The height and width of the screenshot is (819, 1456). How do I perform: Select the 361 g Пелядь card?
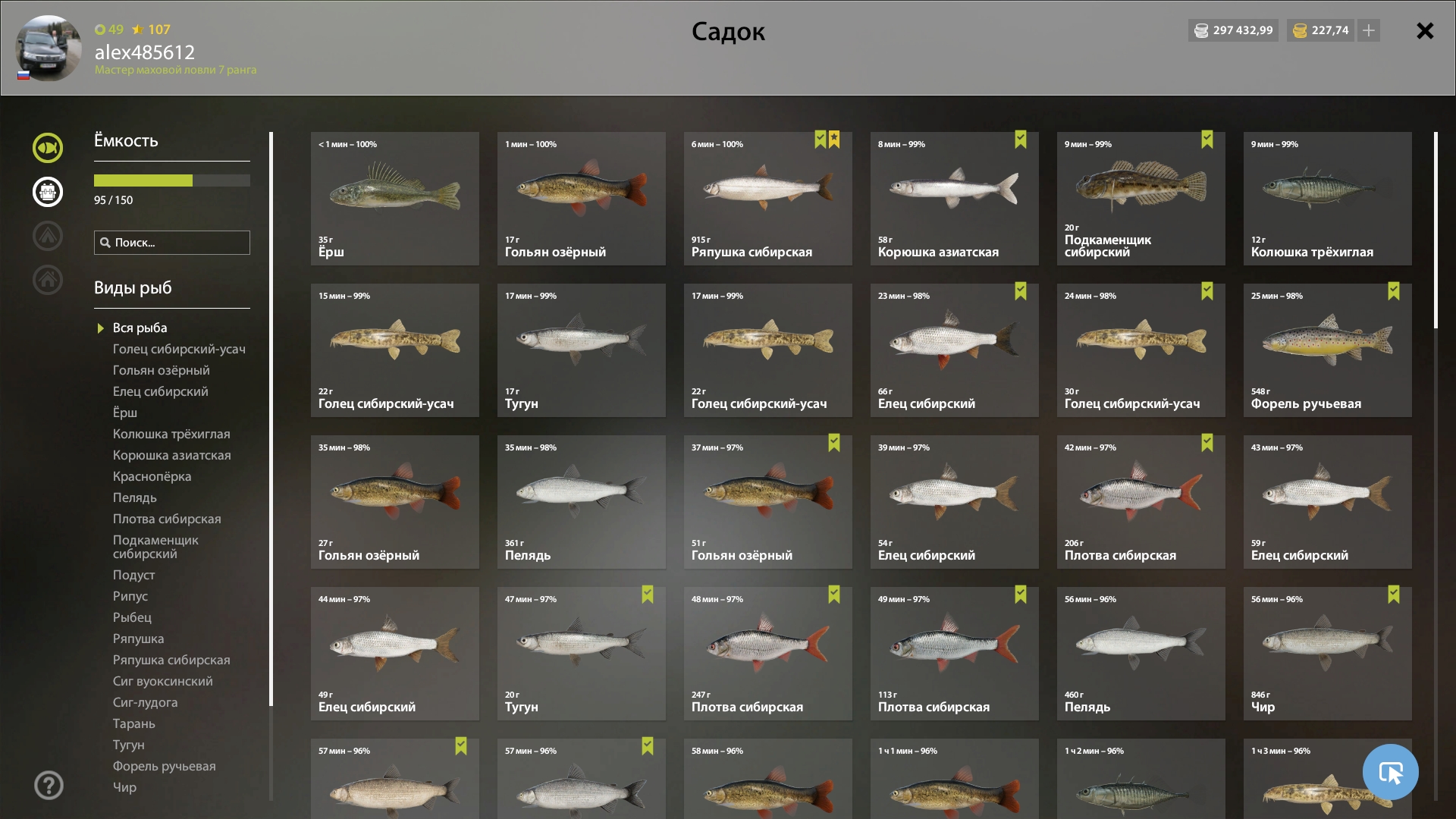point(581,502)
